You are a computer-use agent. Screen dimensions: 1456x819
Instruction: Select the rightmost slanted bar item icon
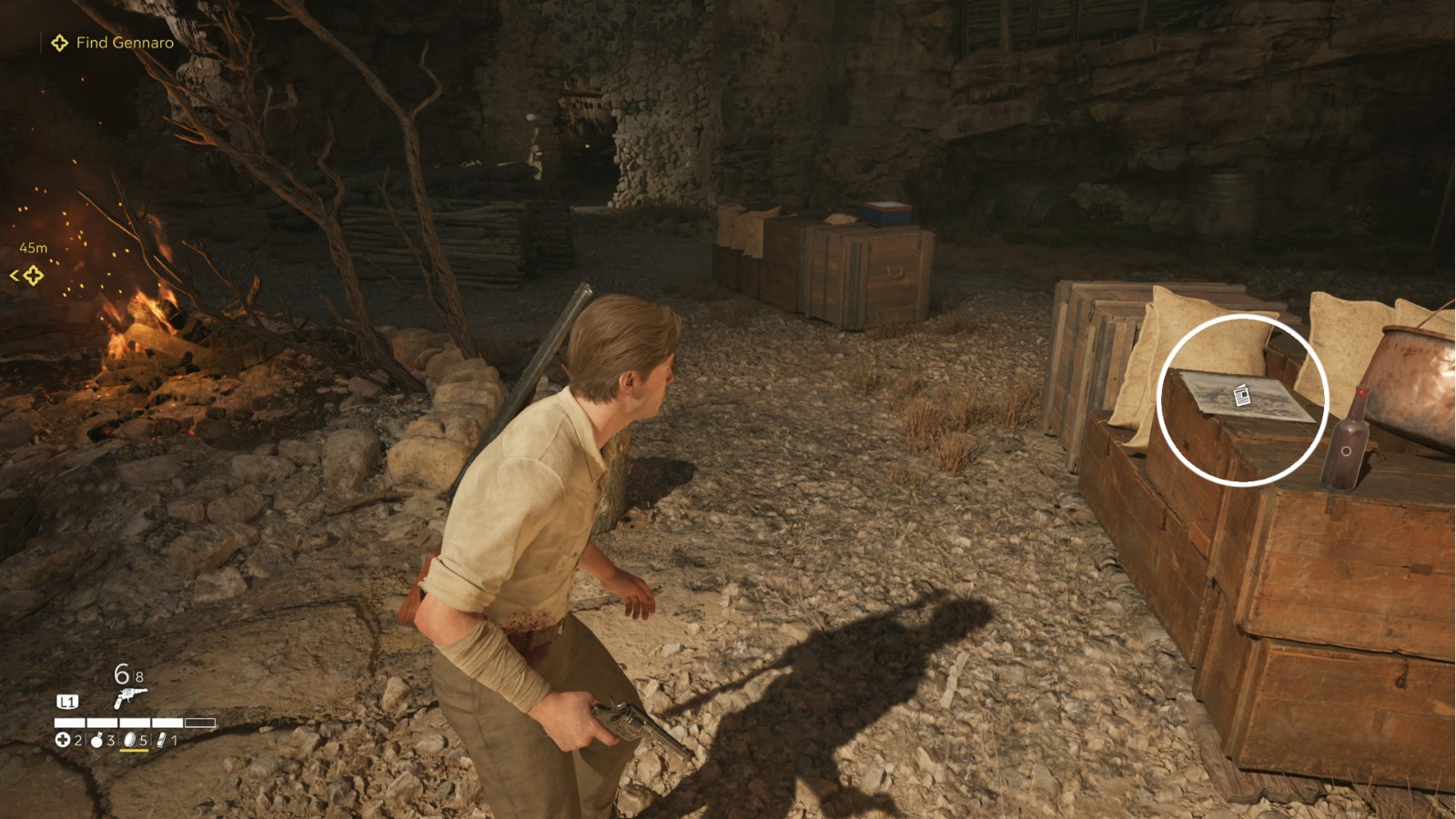click(161, 740)
